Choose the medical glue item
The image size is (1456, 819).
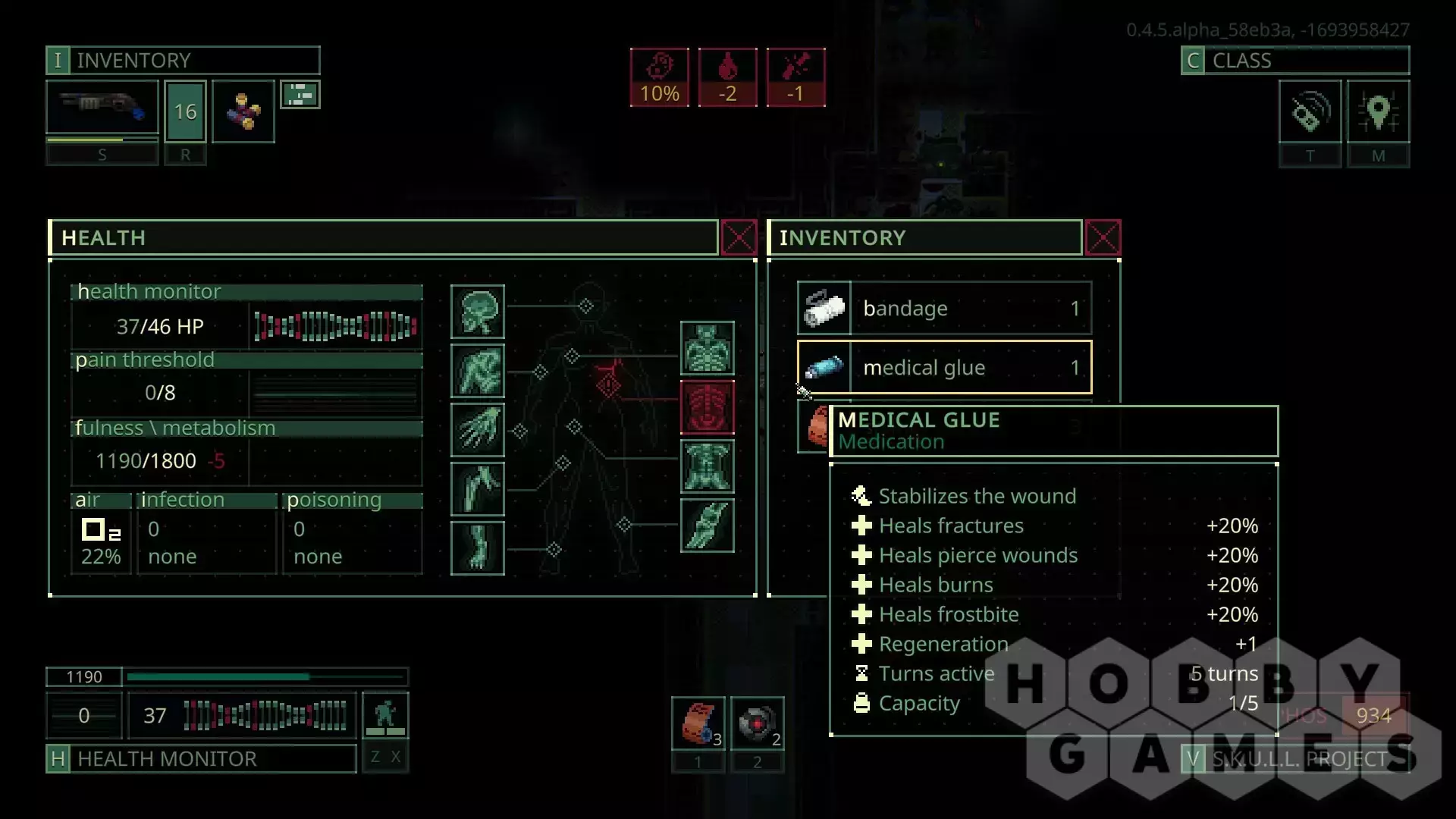point(944,368)
